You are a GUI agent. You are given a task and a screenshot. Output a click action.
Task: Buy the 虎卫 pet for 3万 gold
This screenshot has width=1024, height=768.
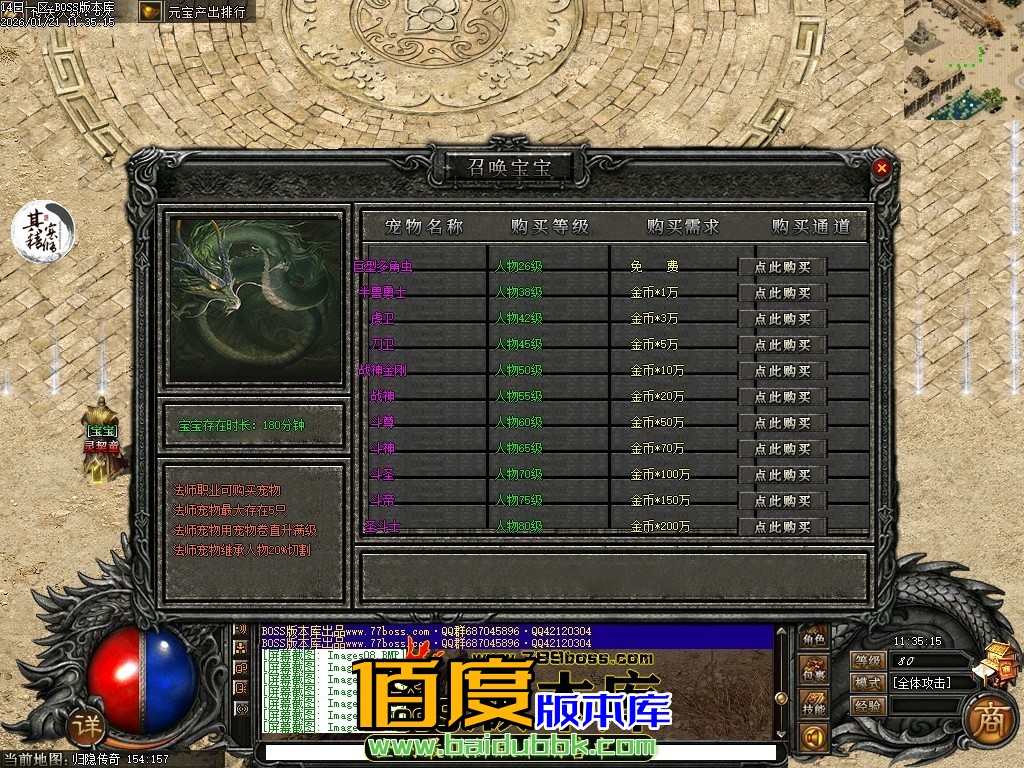pyautogui.click(x=782, y=319)
